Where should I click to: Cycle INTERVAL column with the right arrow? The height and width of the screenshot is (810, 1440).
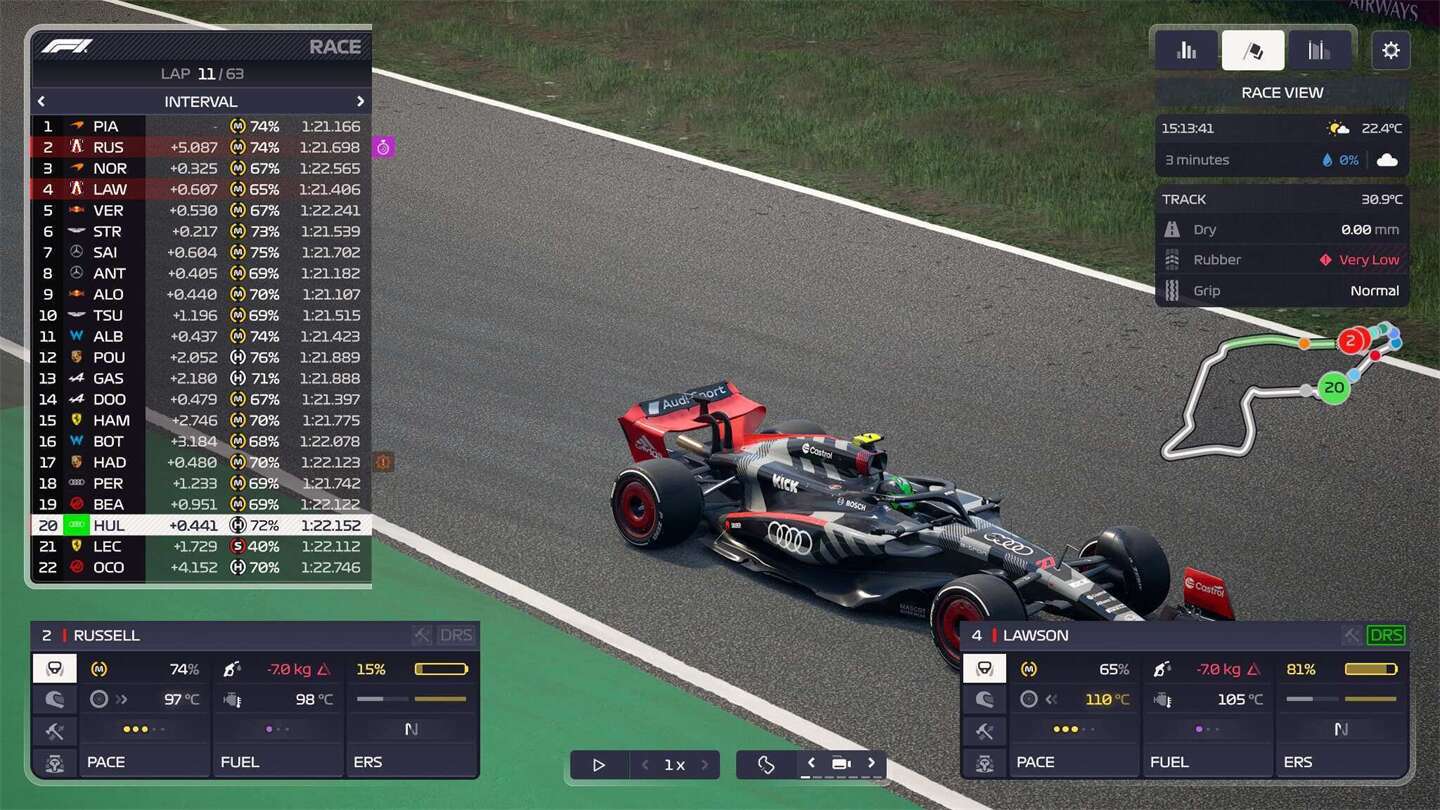360,101
